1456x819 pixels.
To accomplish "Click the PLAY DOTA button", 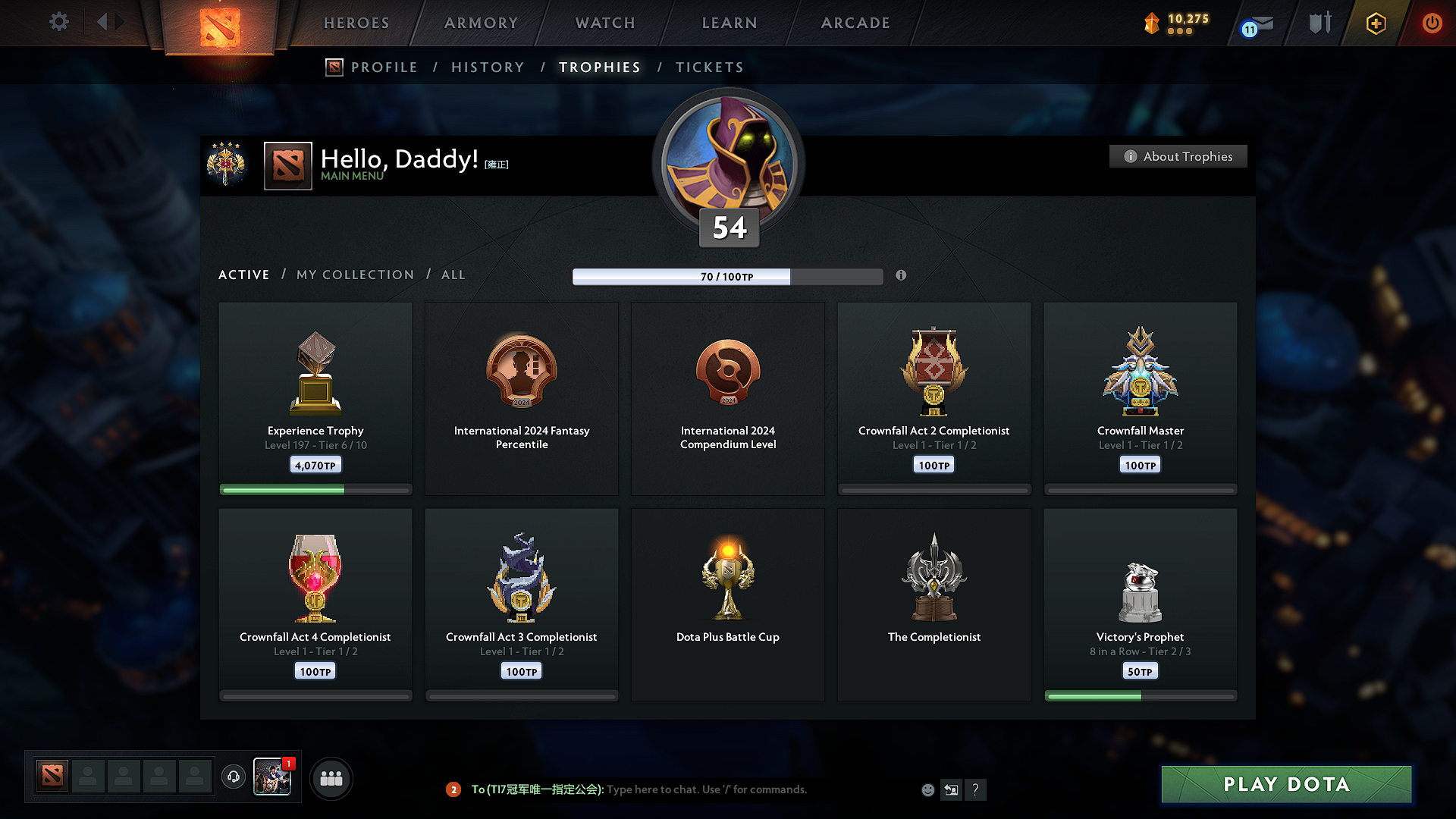I will [x=1285, y=785].
